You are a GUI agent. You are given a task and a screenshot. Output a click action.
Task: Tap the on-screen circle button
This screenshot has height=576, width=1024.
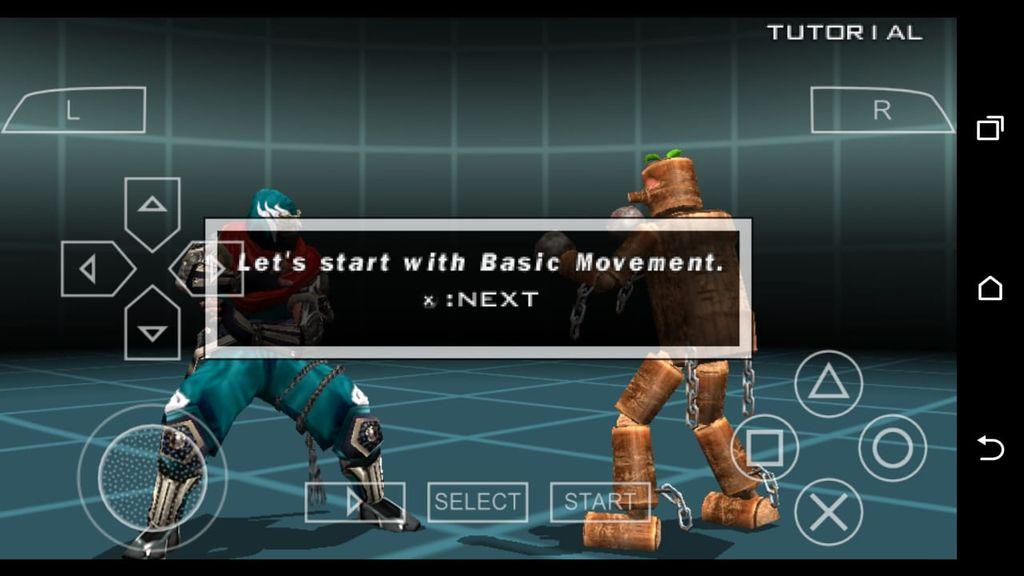click(x=892, y=447)
